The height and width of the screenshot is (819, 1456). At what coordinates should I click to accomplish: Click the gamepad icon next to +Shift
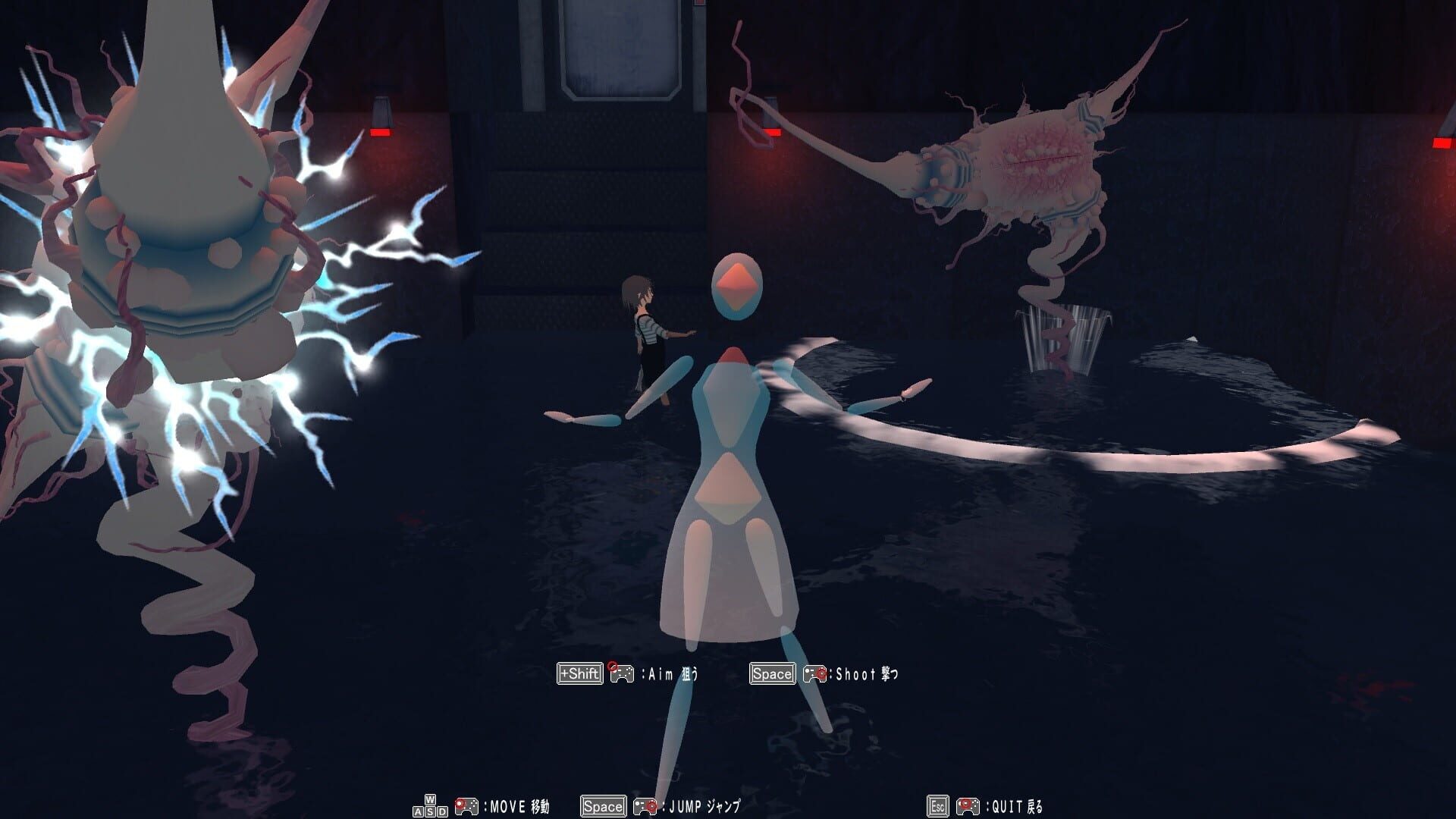[622, 673]
